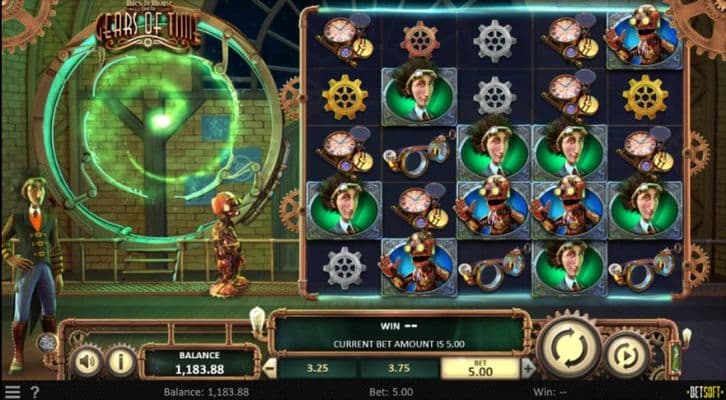
Task: Open the info paytable button
Action: click(120, 358)
